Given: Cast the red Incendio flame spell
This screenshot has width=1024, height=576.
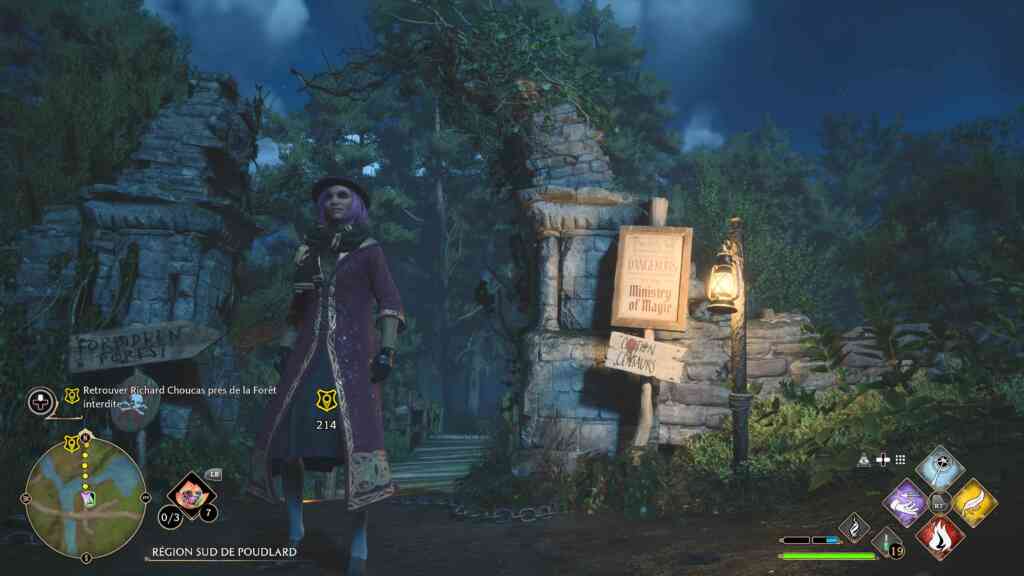Looking at the screenshot, I should 939,535.
